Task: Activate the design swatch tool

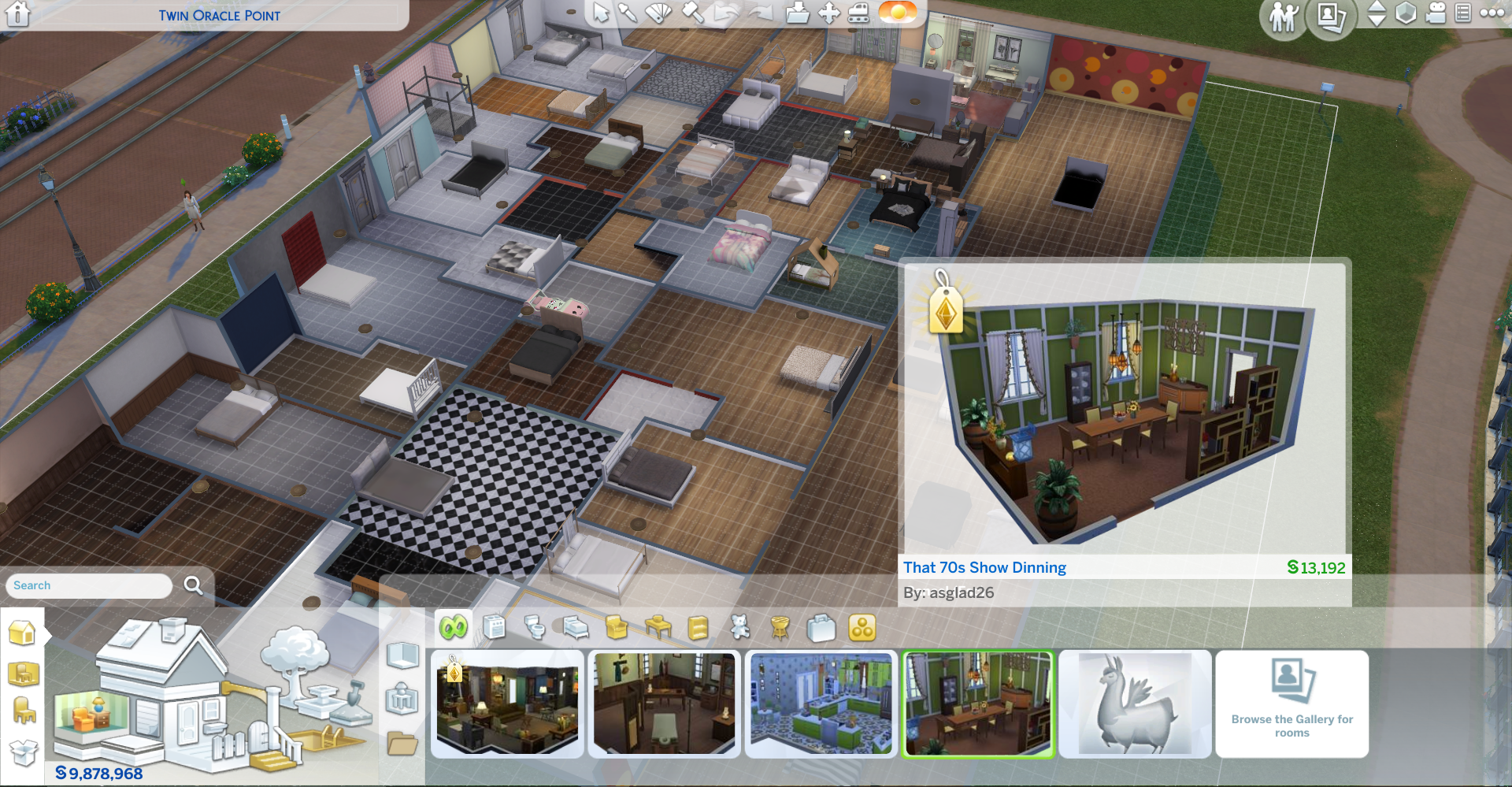Action: point(658,13)
